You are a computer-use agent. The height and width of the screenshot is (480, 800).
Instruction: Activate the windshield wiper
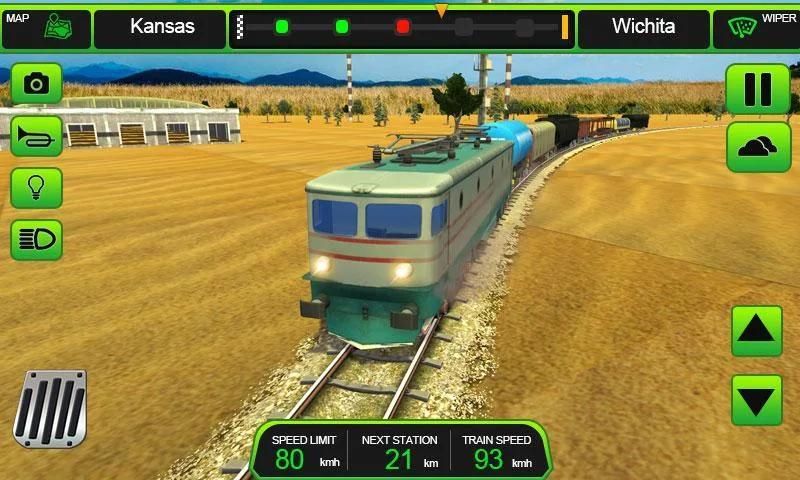(x=755, y=28)
